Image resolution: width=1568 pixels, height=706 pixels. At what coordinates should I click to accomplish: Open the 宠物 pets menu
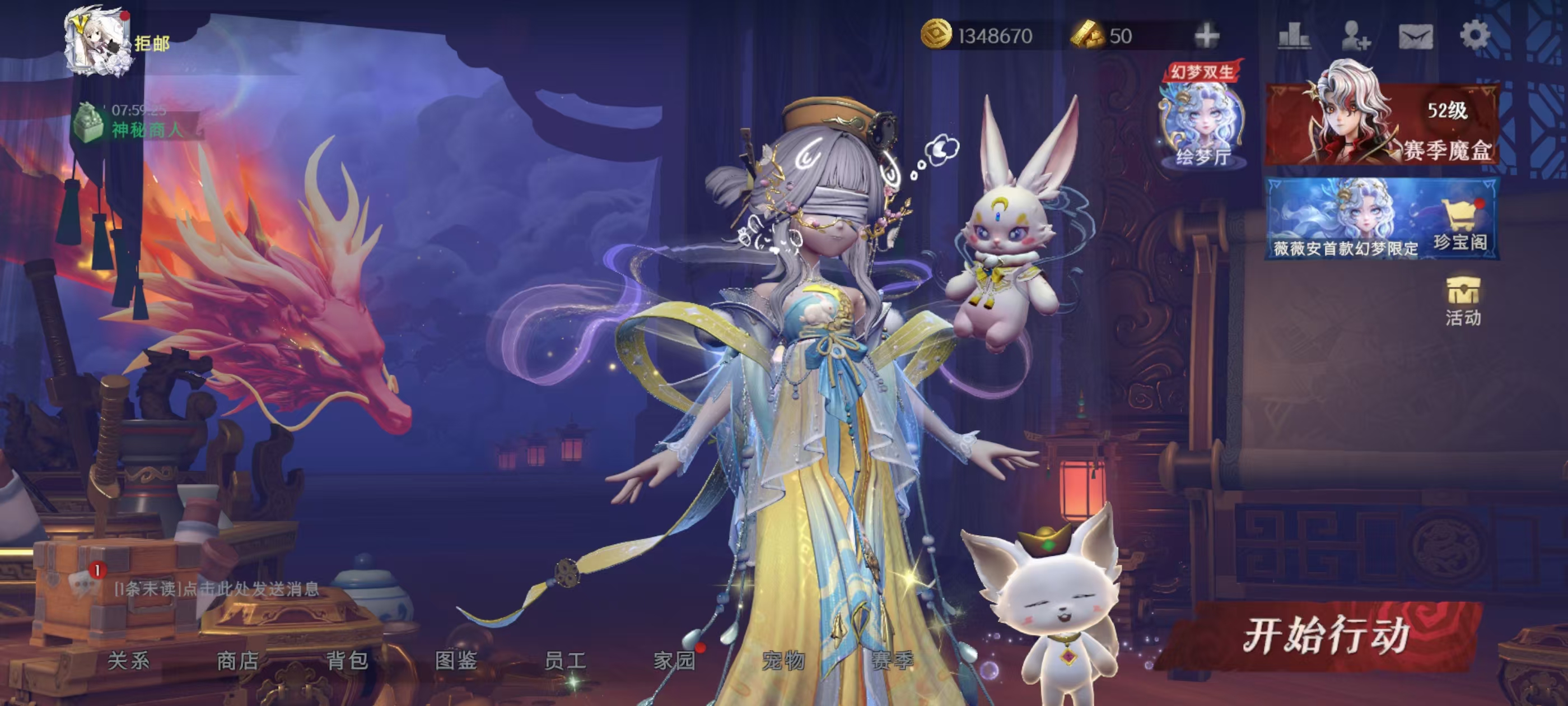point(783,661)
